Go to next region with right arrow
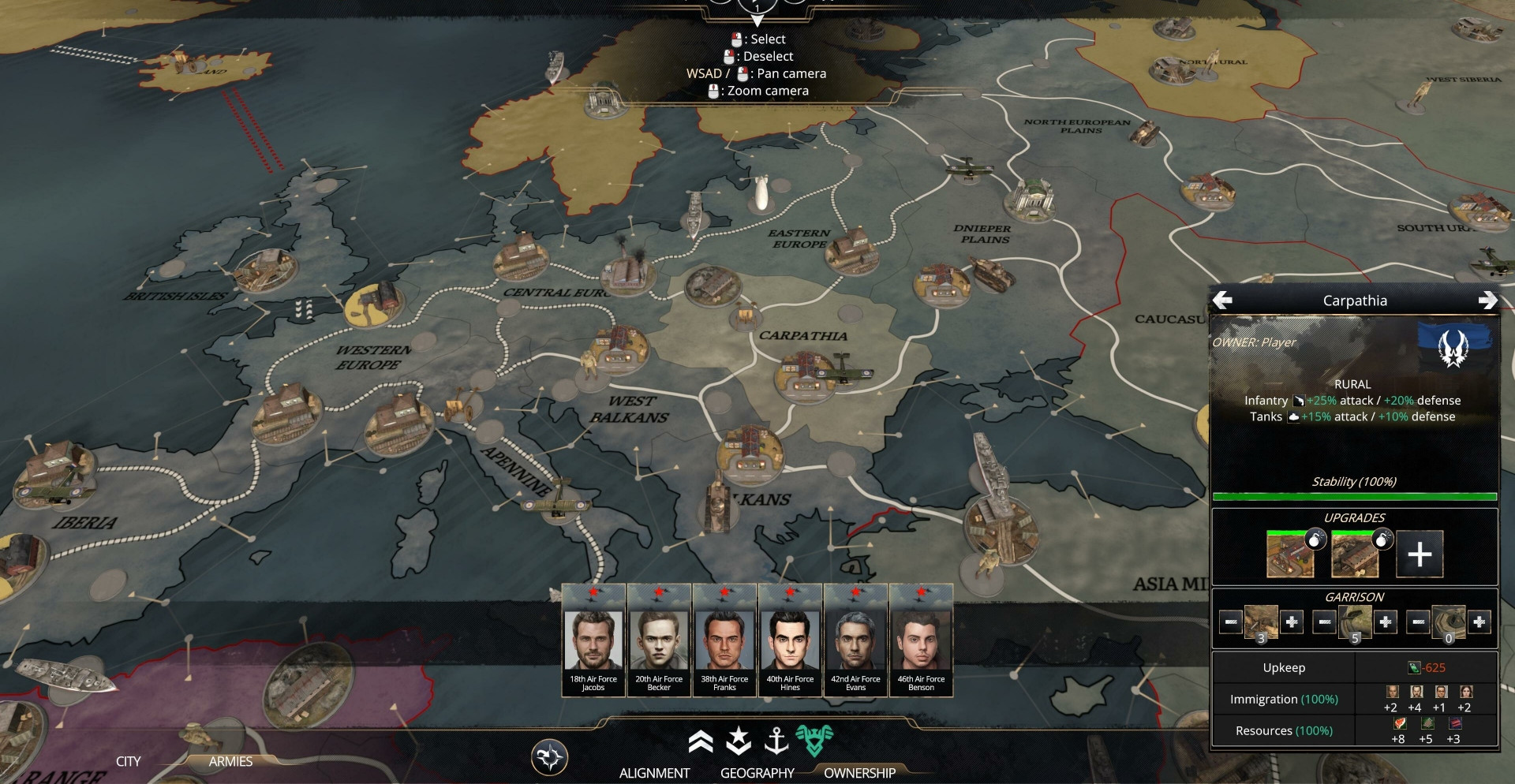 point(1487,301)
